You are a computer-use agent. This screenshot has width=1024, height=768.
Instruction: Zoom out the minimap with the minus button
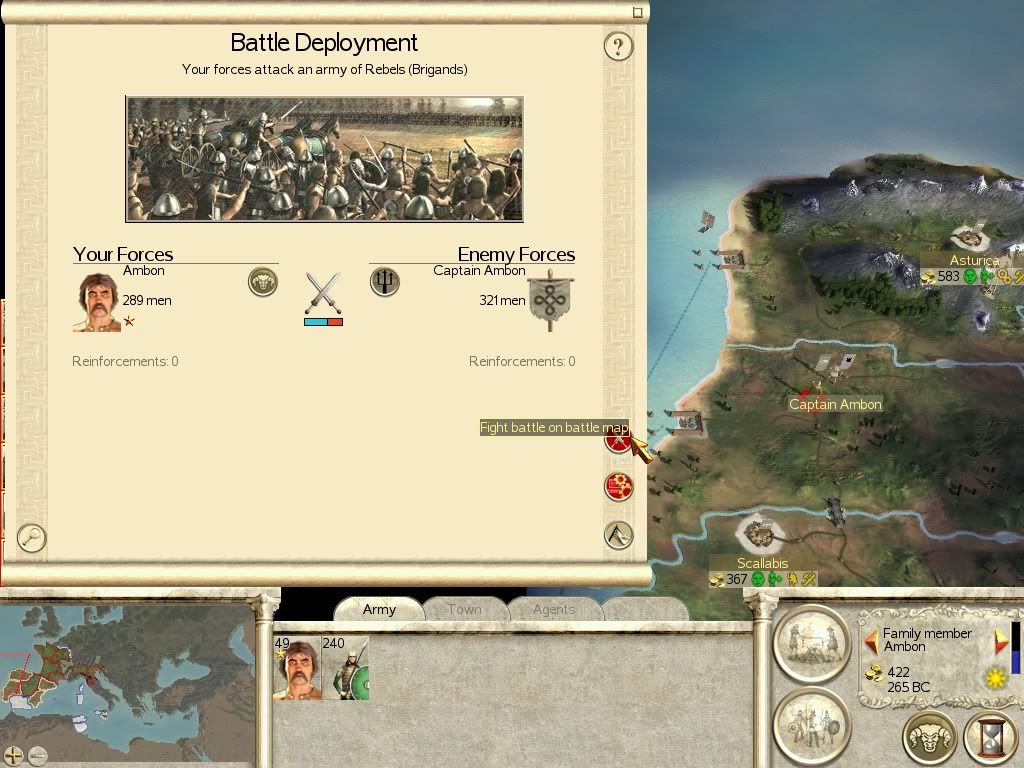pos(38,755)
